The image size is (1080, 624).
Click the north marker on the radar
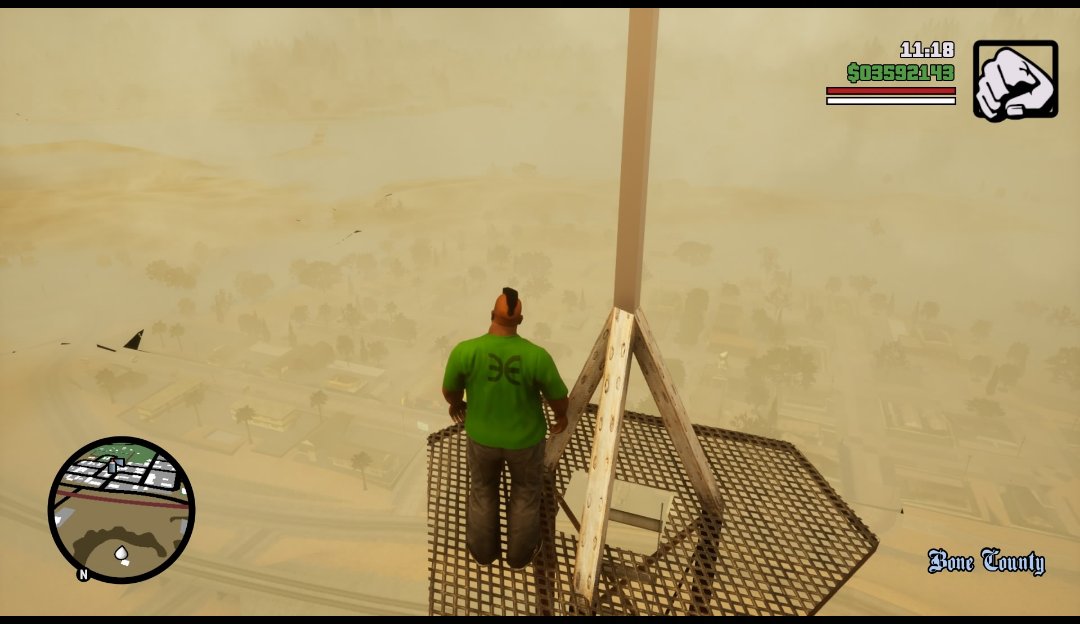click(83, 575)
